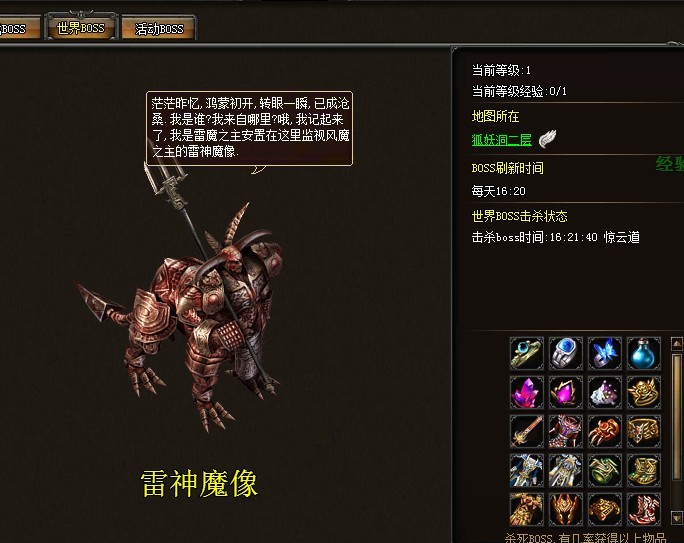View the green jade ring reward
684x543 pixels.
point(605,470)
